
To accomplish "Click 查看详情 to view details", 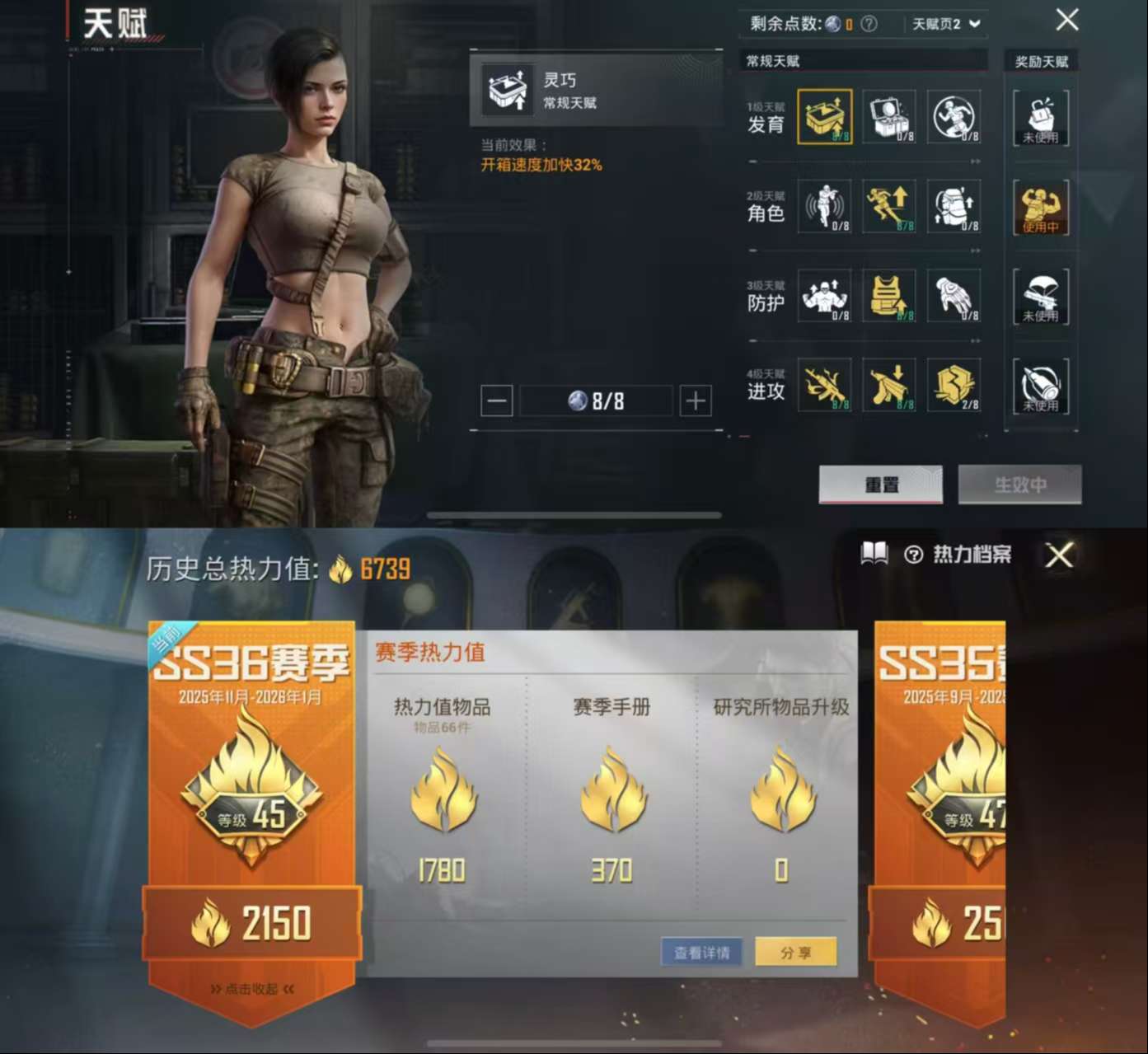I will [701, 952].
